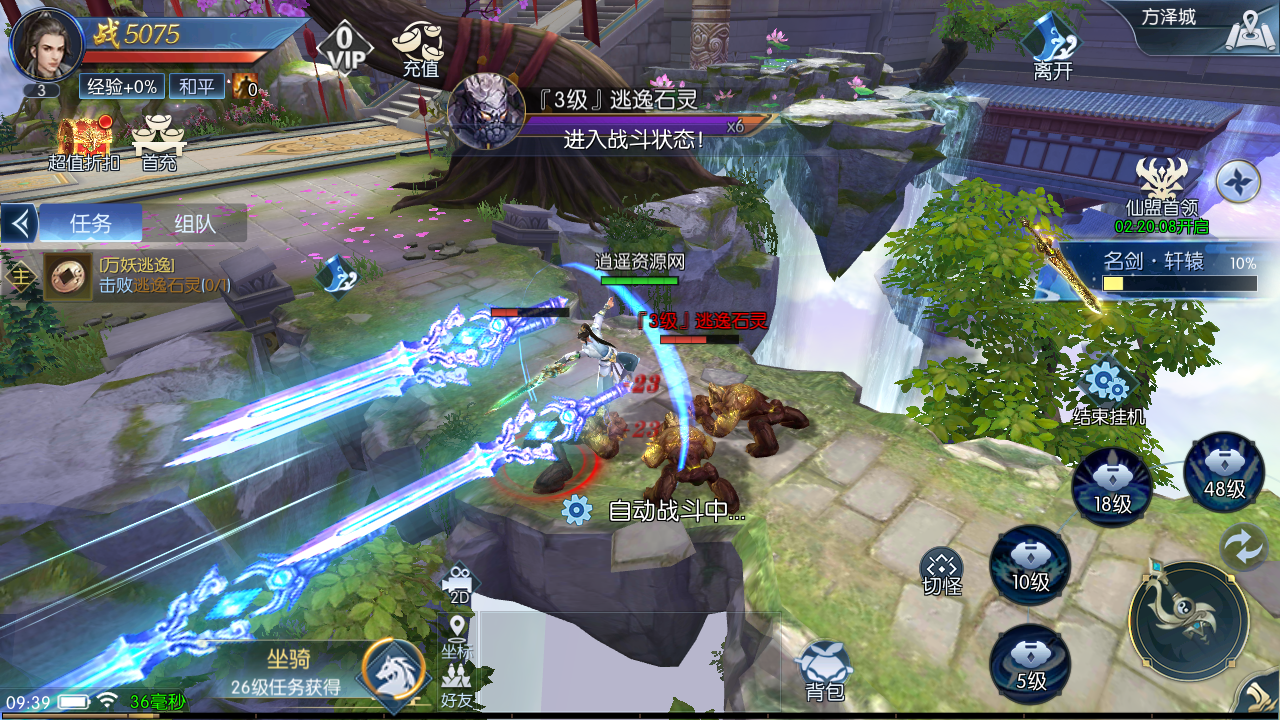The height and width of the screenshot is (720, 1280).
Task: Collapse the quest panel with the arrow
Action: [19, 224]
